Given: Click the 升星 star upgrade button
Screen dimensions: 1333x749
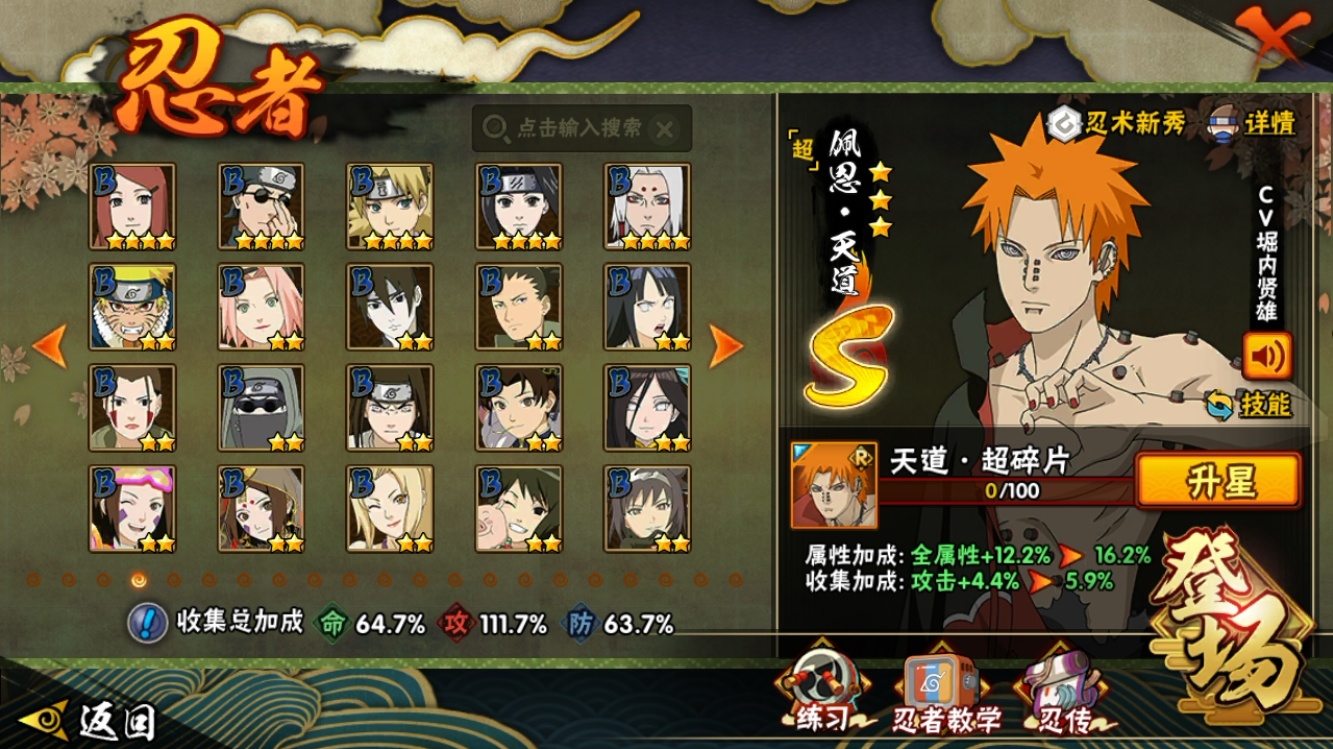Looking at the screenshot, I should click(x=1218, y=481).
